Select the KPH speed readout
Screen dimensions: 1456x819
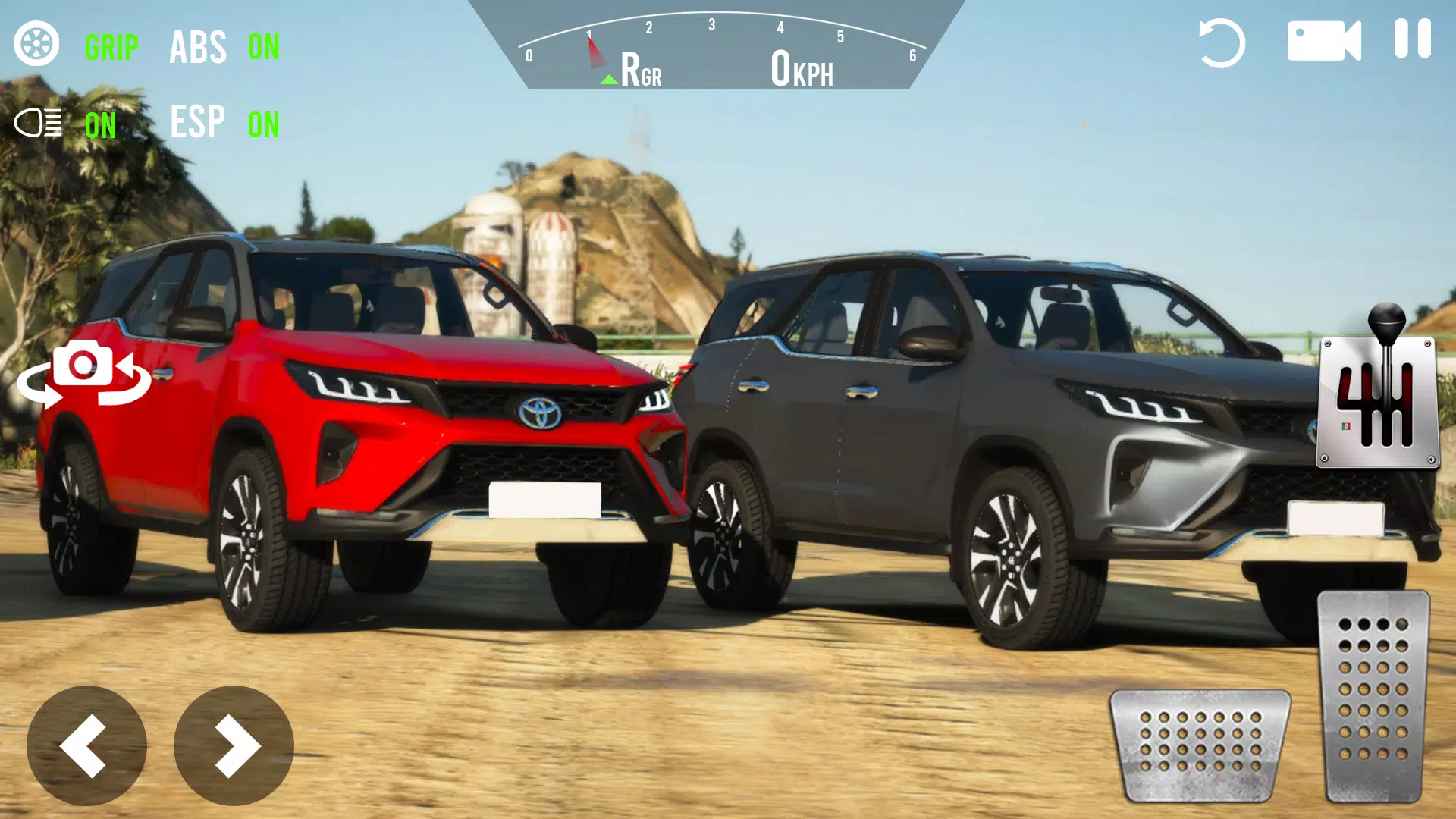[x=800, y=68]
